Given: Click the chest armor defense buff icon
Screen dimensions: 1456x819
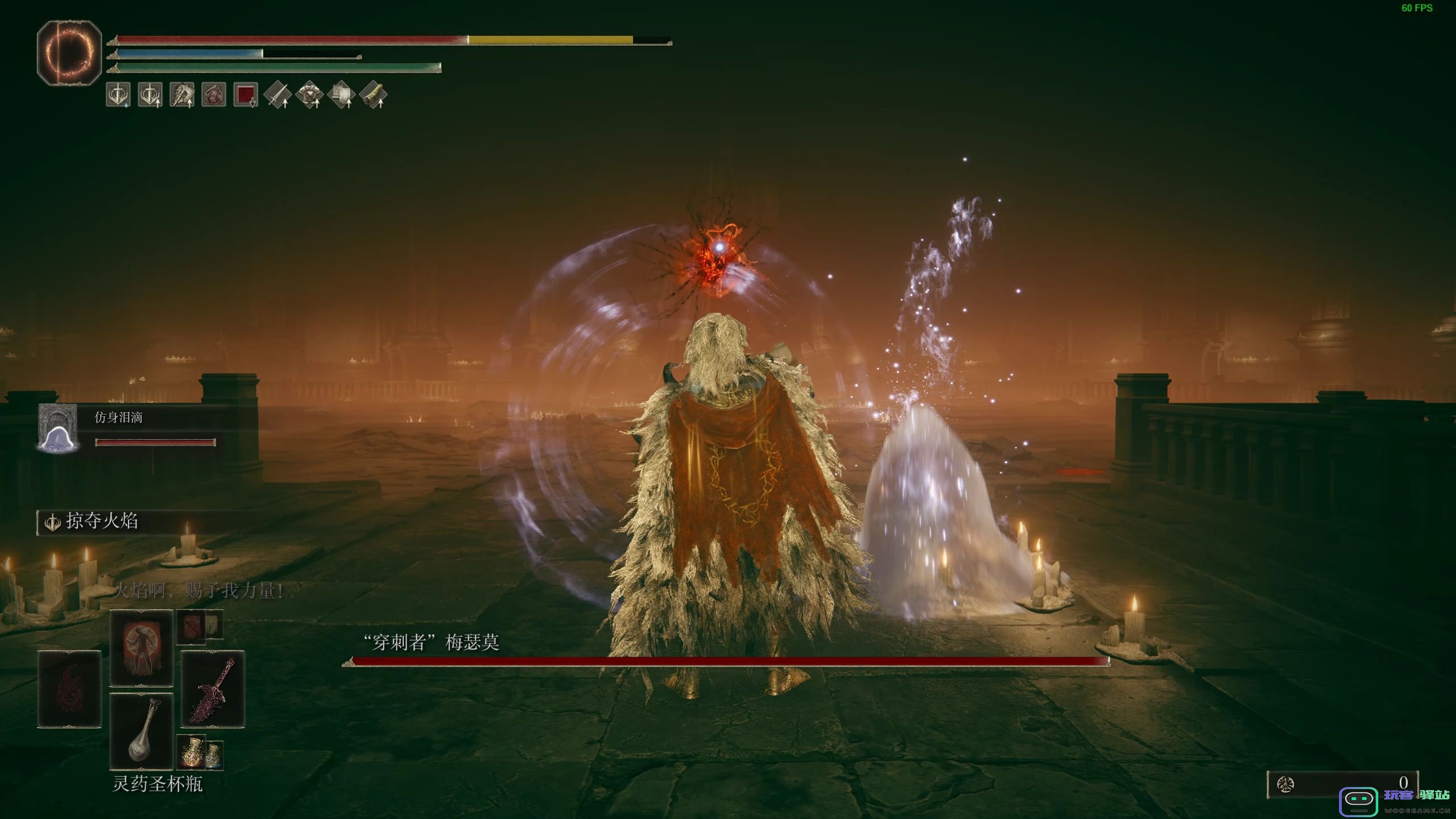Looking at the screenshot, I should click(309, 94).
